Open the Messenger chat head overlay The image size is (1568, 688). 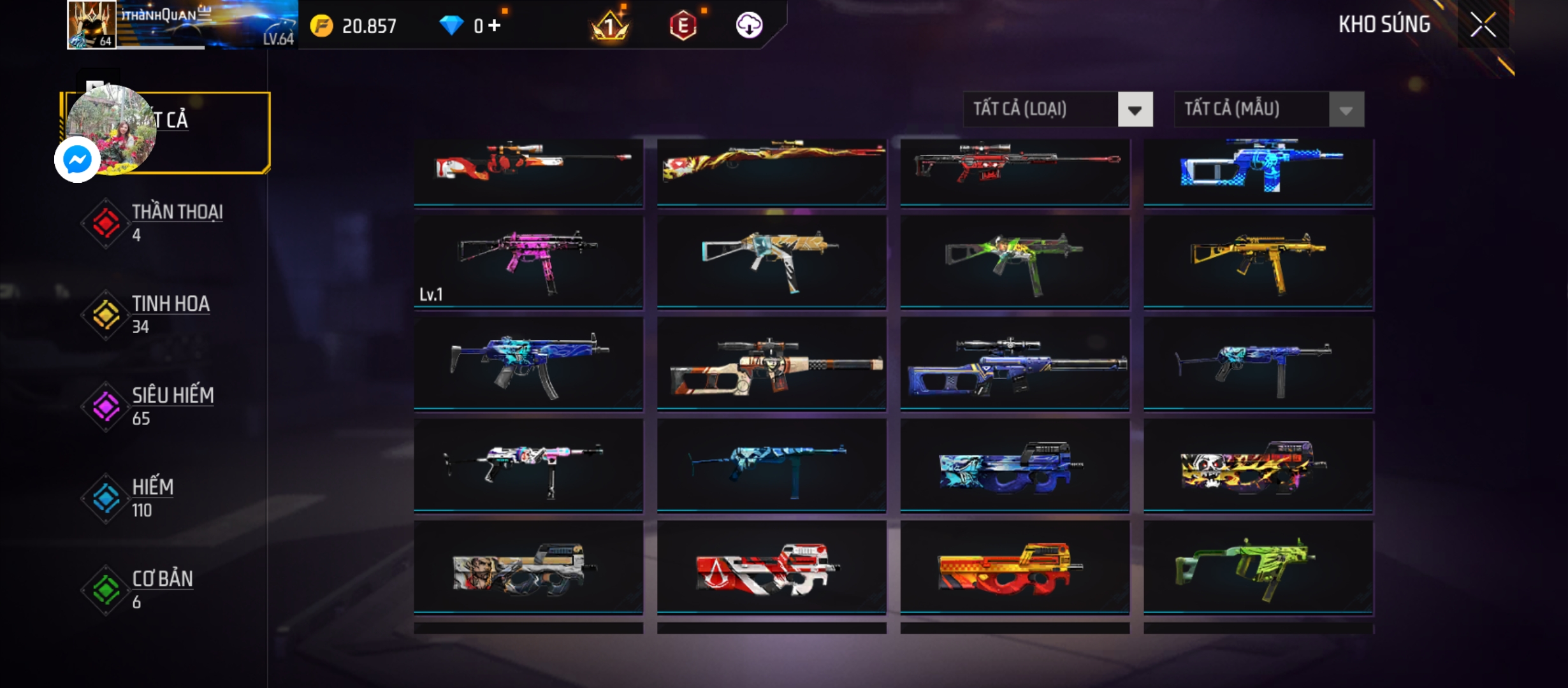click(x=77, y=159)
